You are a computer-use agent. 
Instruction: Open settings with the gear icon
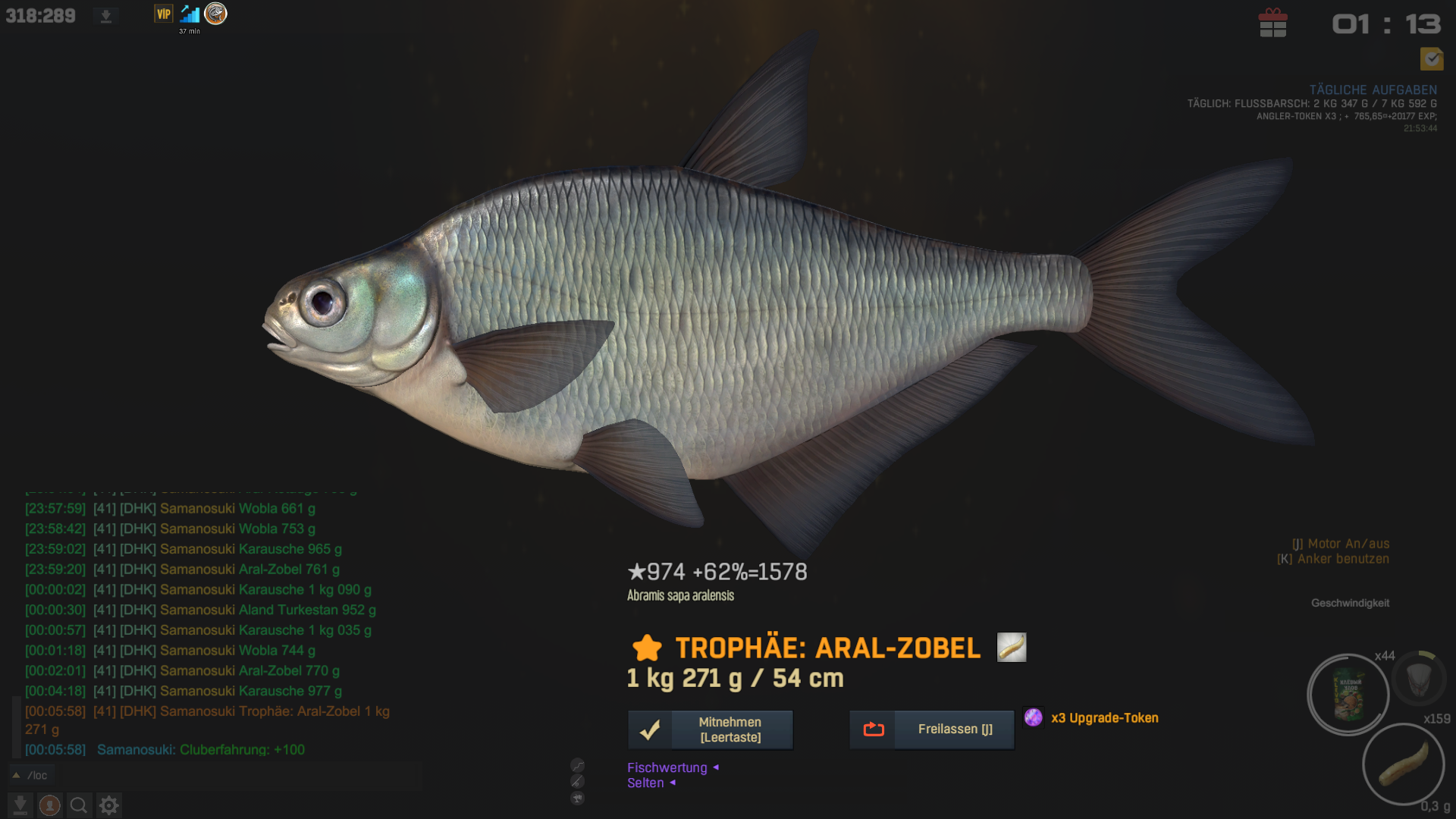coord(109,805)
